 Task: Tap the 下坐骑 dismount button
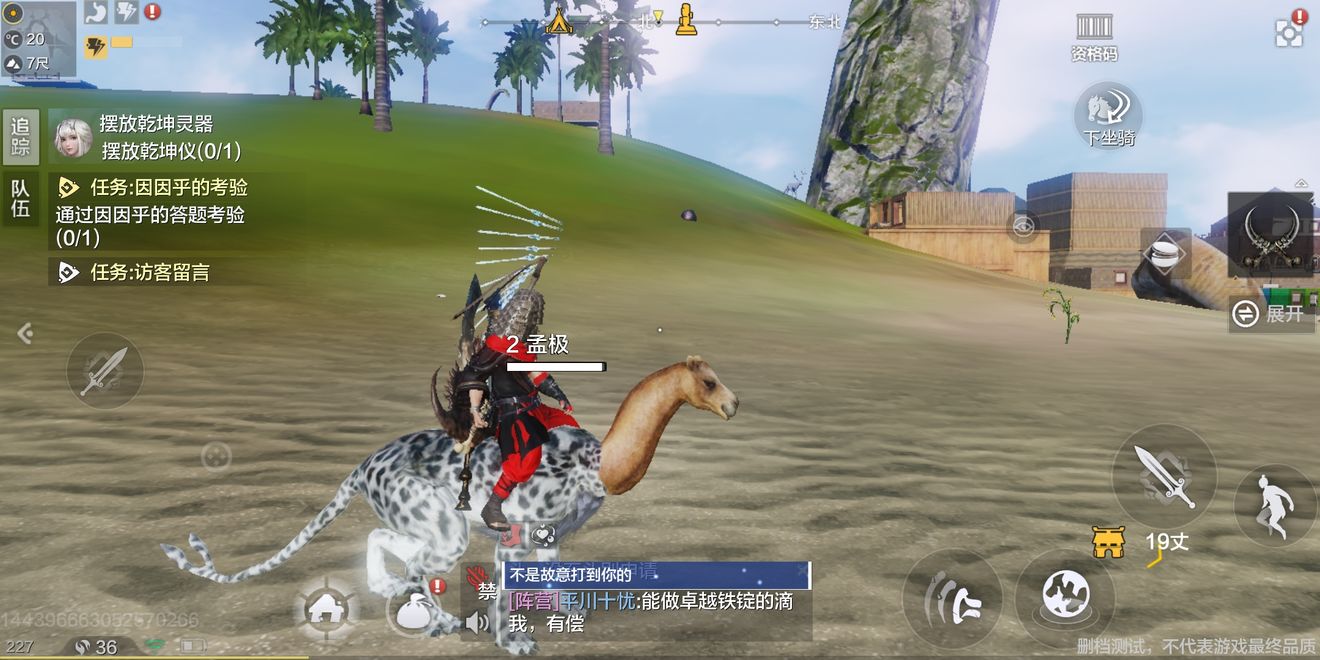(x=1108, y=115)
